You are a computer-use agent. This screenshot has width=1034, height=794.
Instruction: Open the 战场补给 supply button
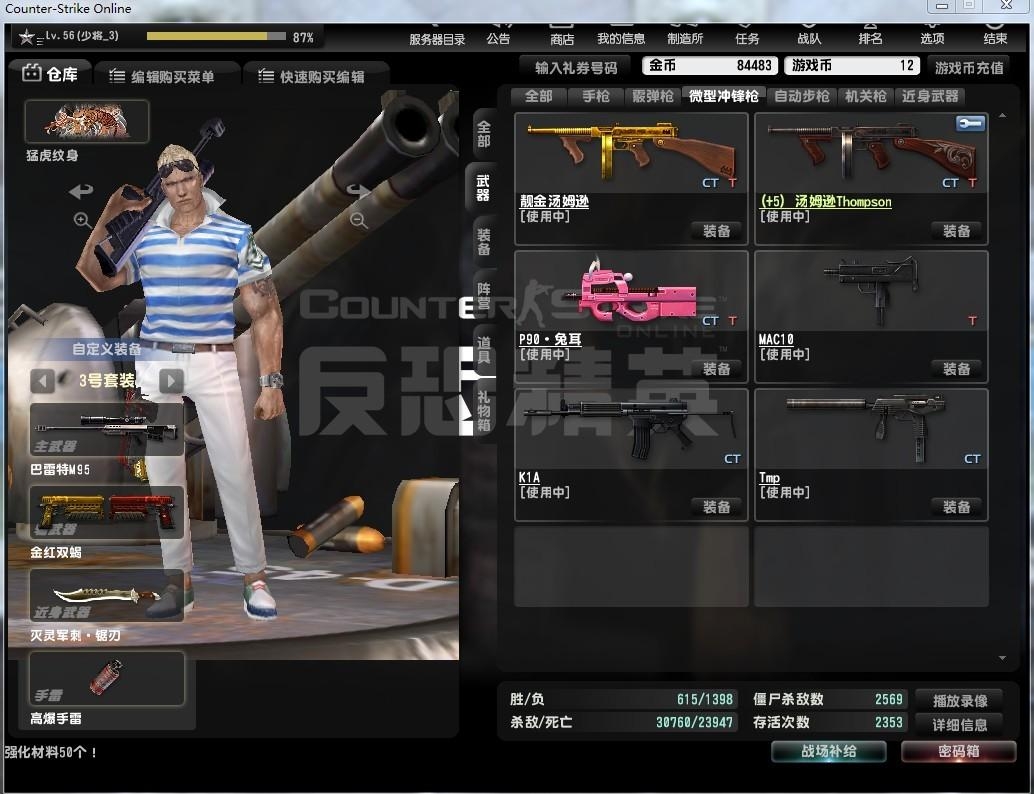(x=828, y=751)
